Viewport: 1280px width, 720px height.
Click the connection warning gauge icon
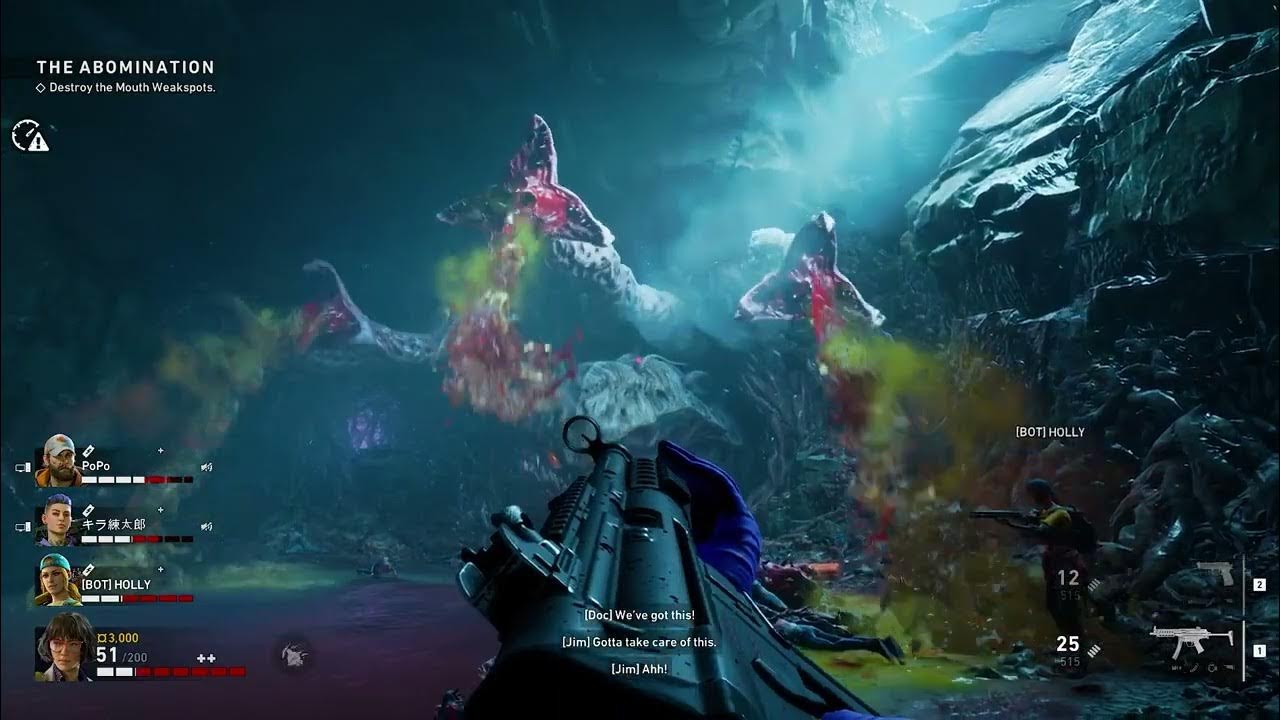pyautogui.click(x=29, y=136)
